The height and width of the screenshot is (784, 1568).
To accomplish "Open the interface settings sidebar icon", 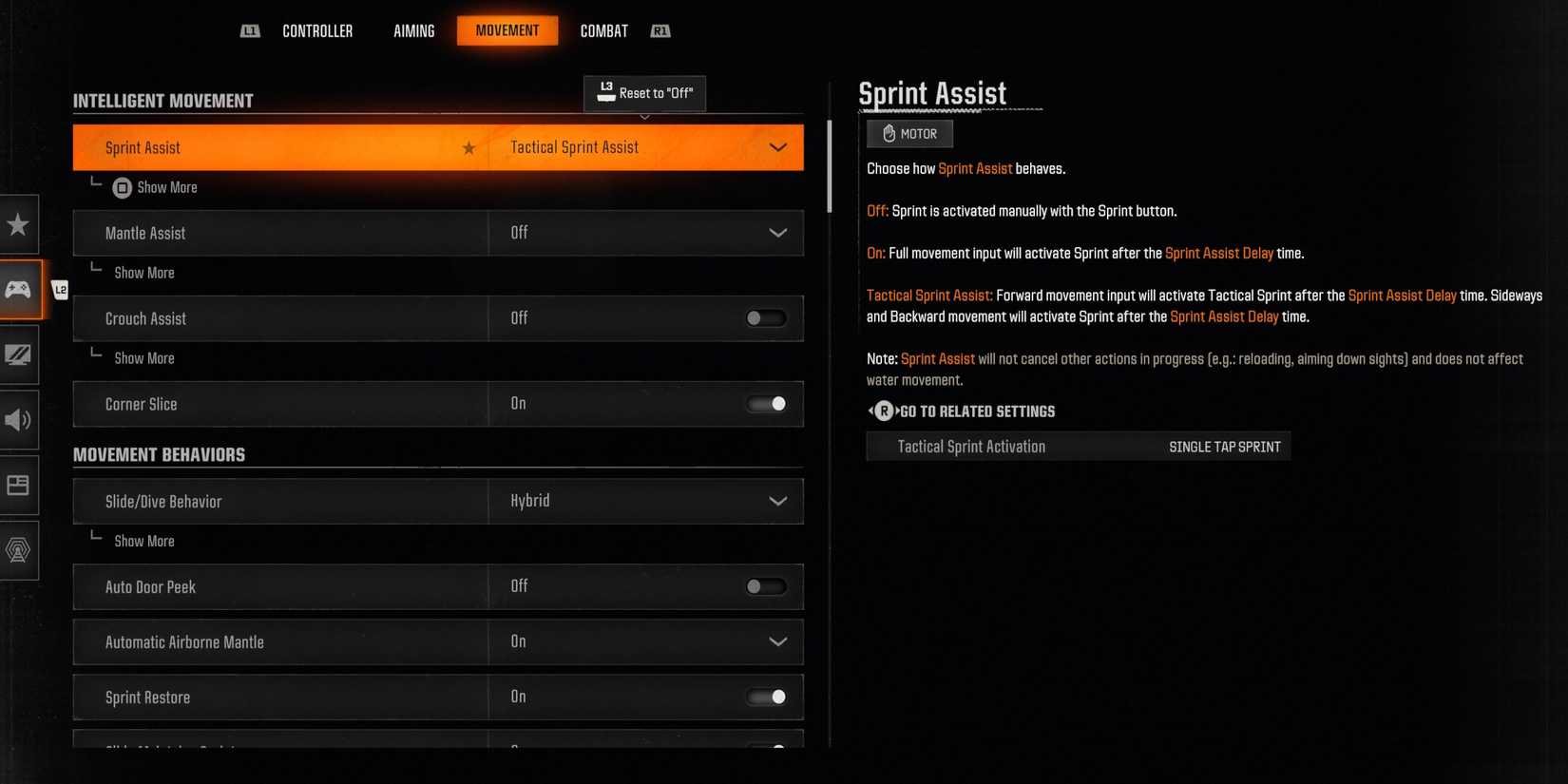I will click(x=19, y=485).
